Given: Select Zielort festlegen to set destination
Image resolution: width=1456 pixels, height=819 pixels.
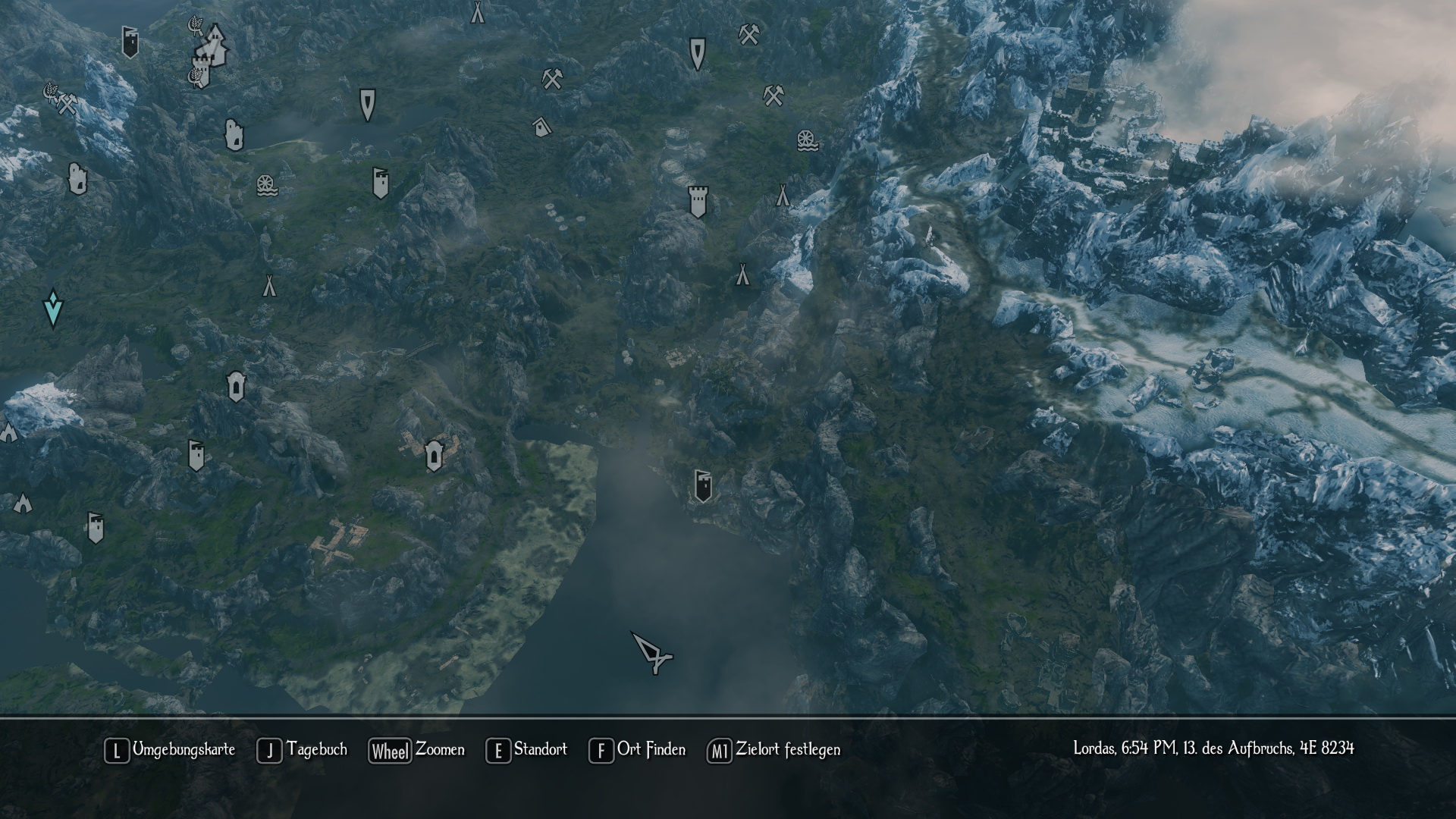Looking at the screenshot, I should tap(774, 750).
